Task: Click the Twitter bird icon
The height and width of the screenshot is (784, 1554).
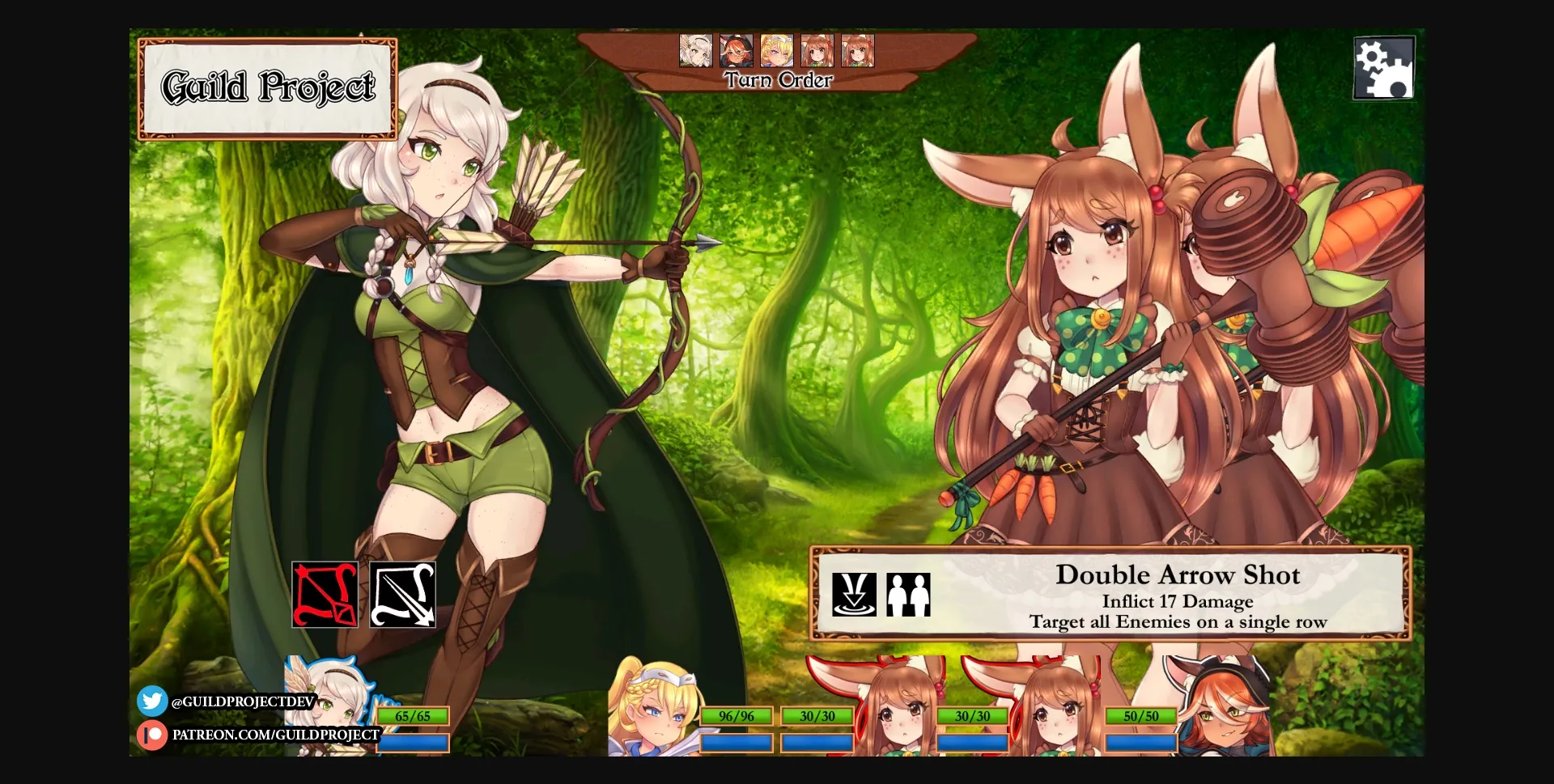Action: coord(152,701)
